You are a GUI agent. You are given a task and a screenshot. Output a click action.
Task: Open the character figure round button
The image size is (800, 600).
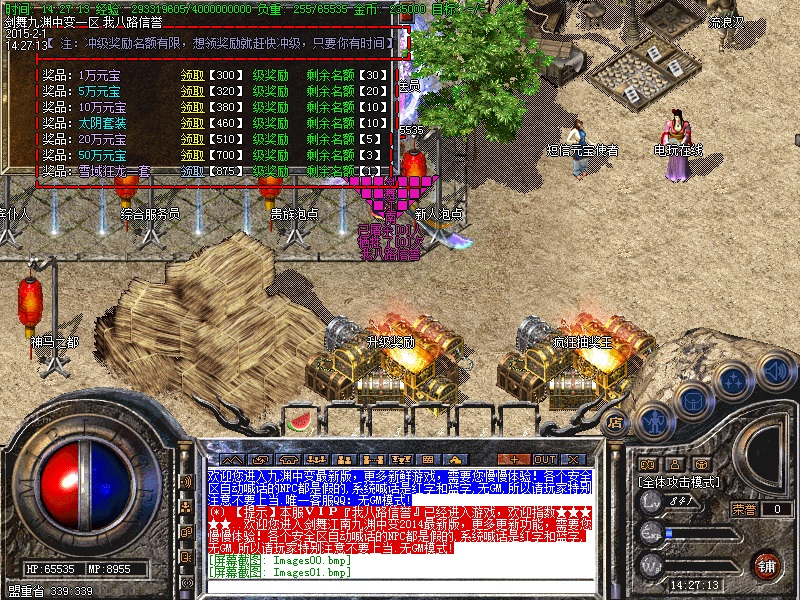click(x=655, y=421)
